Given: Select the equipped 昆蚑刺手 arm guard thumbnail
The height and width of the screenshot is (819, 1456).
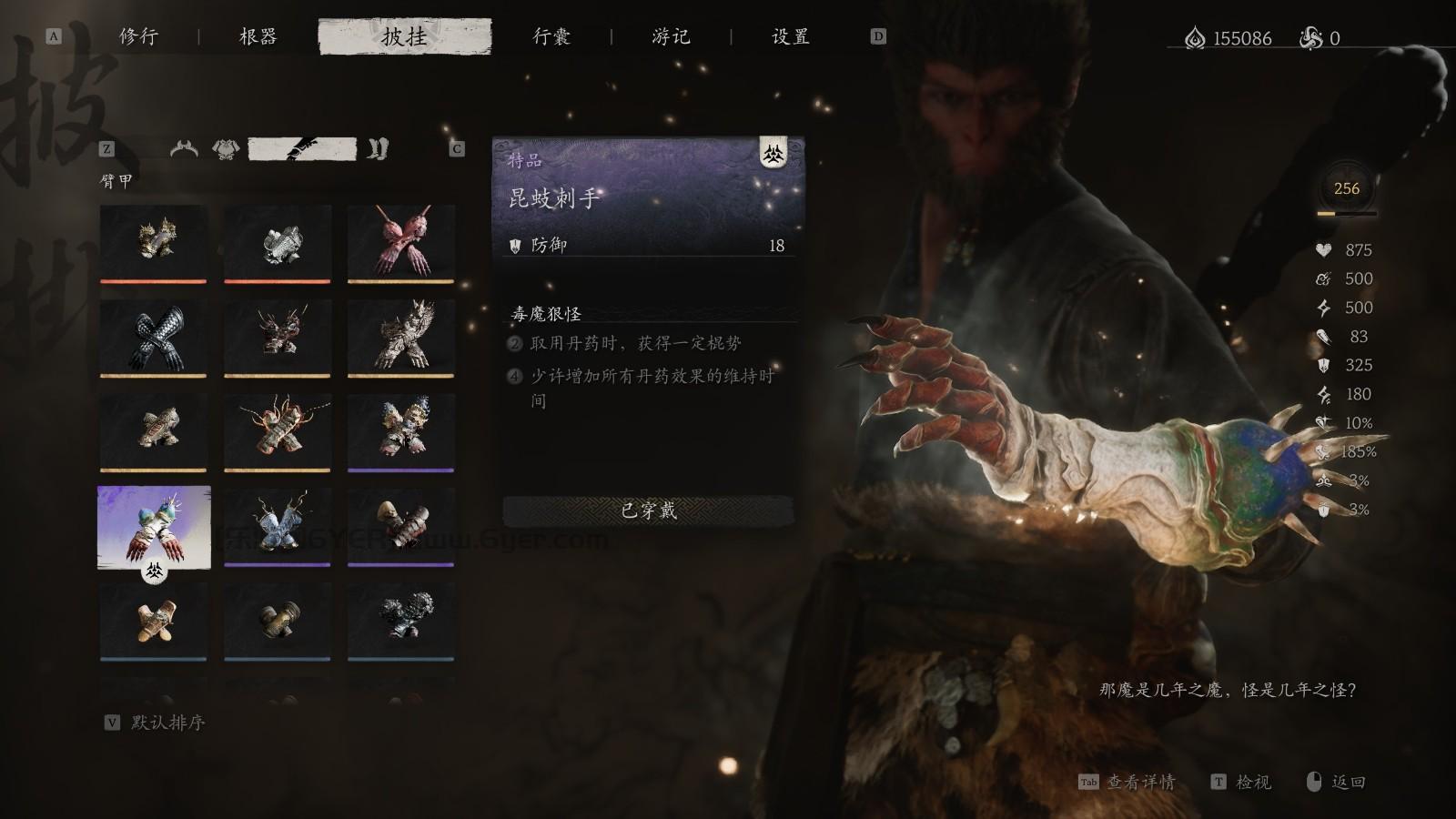Looking at the screenshot, I should pos(153,528).
